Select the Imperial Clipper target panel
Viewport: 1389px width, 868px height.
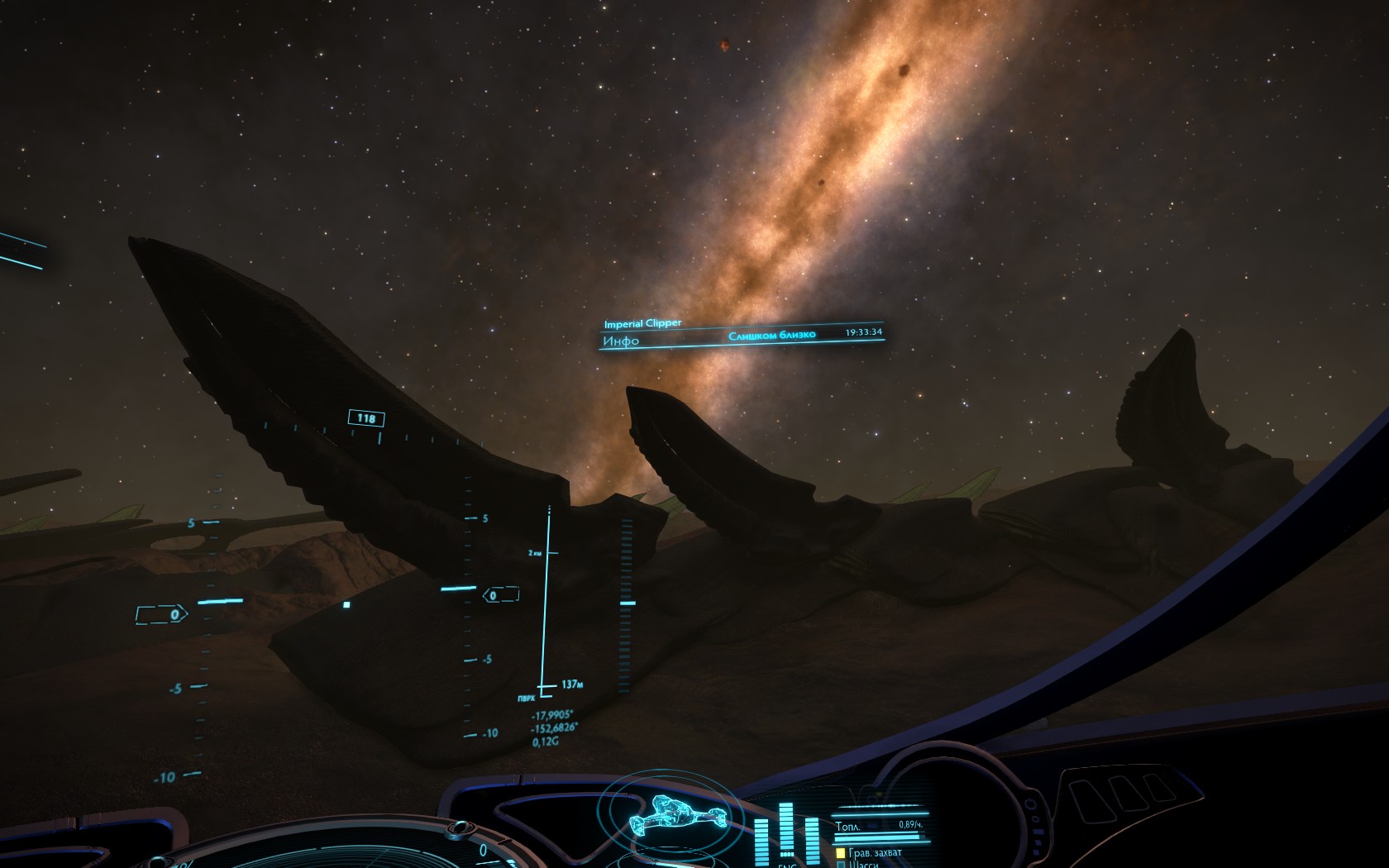(642, 323)
